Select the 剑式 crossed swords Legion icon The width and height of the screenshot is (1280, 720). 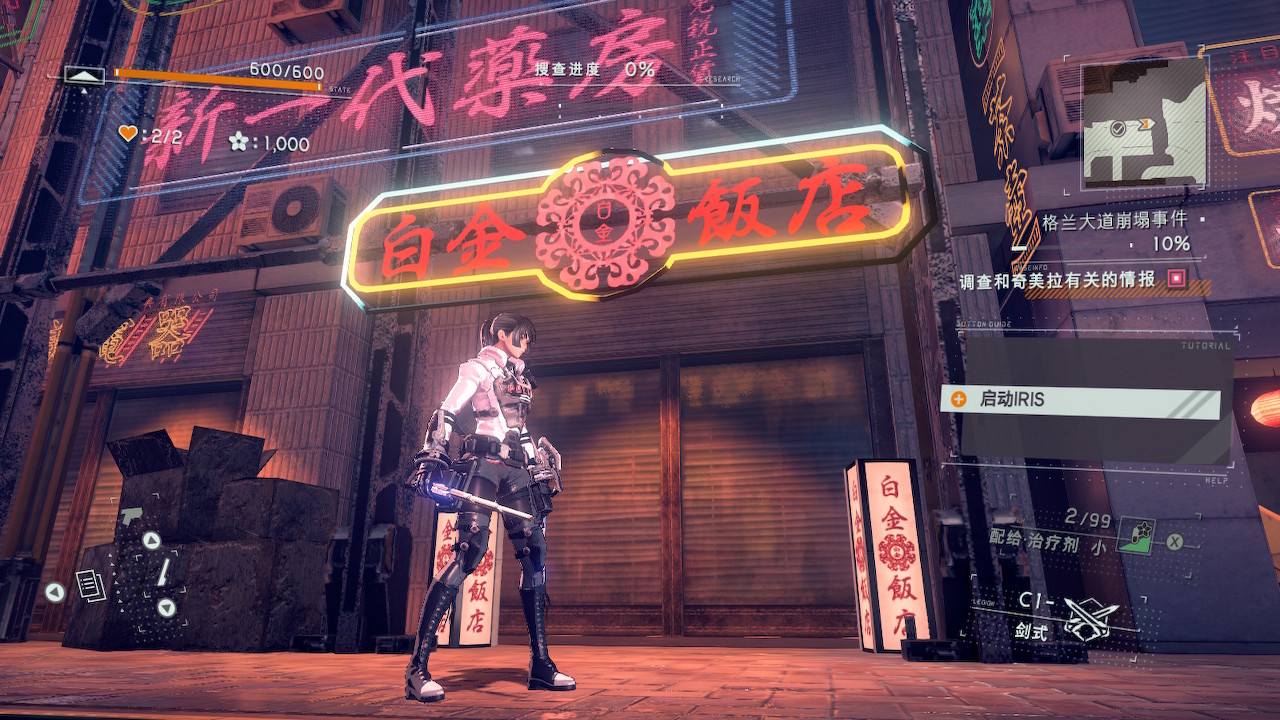[x=1089, y=618]
